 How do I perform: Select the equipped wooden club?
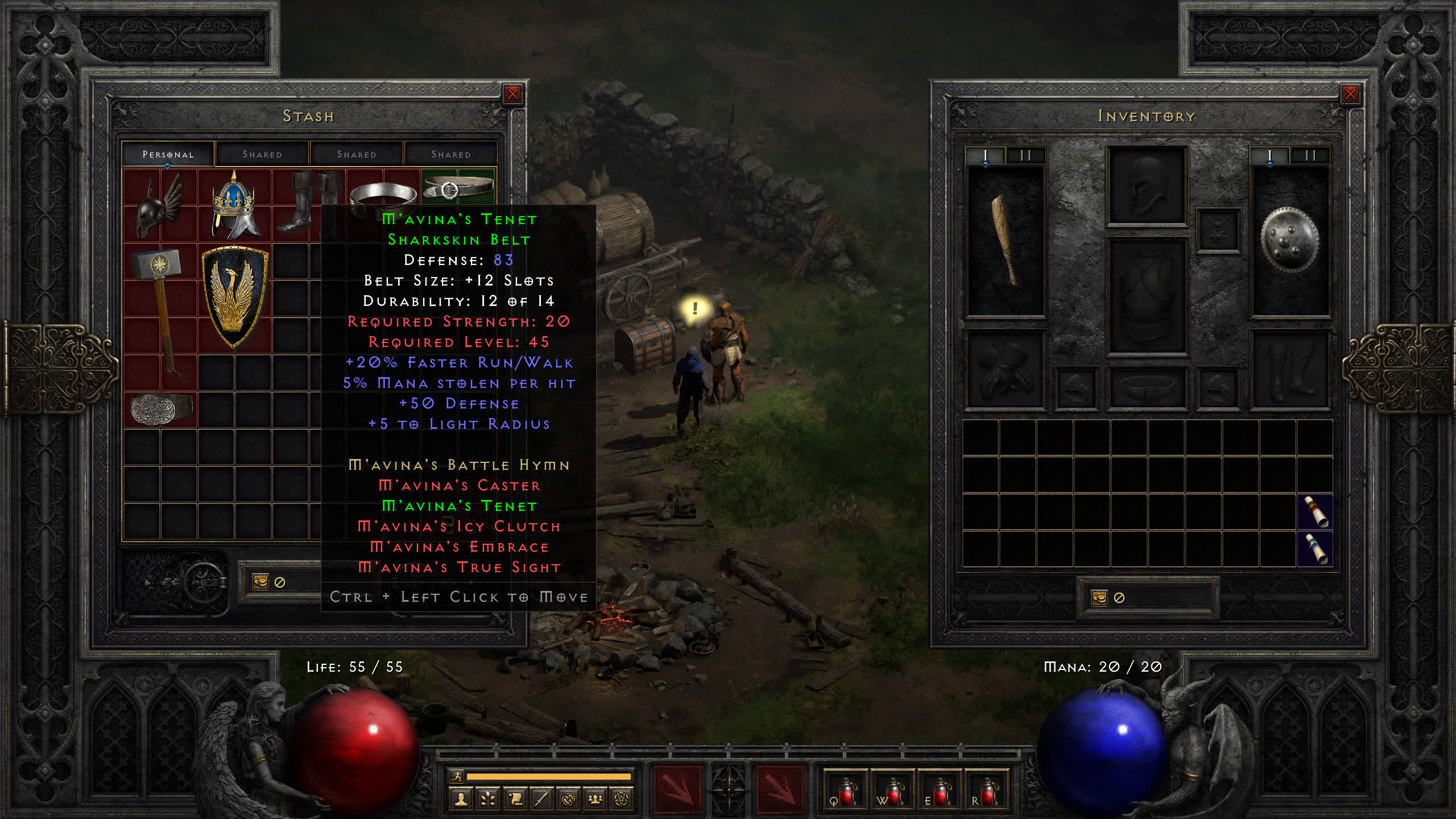[x=1005, y=240]
